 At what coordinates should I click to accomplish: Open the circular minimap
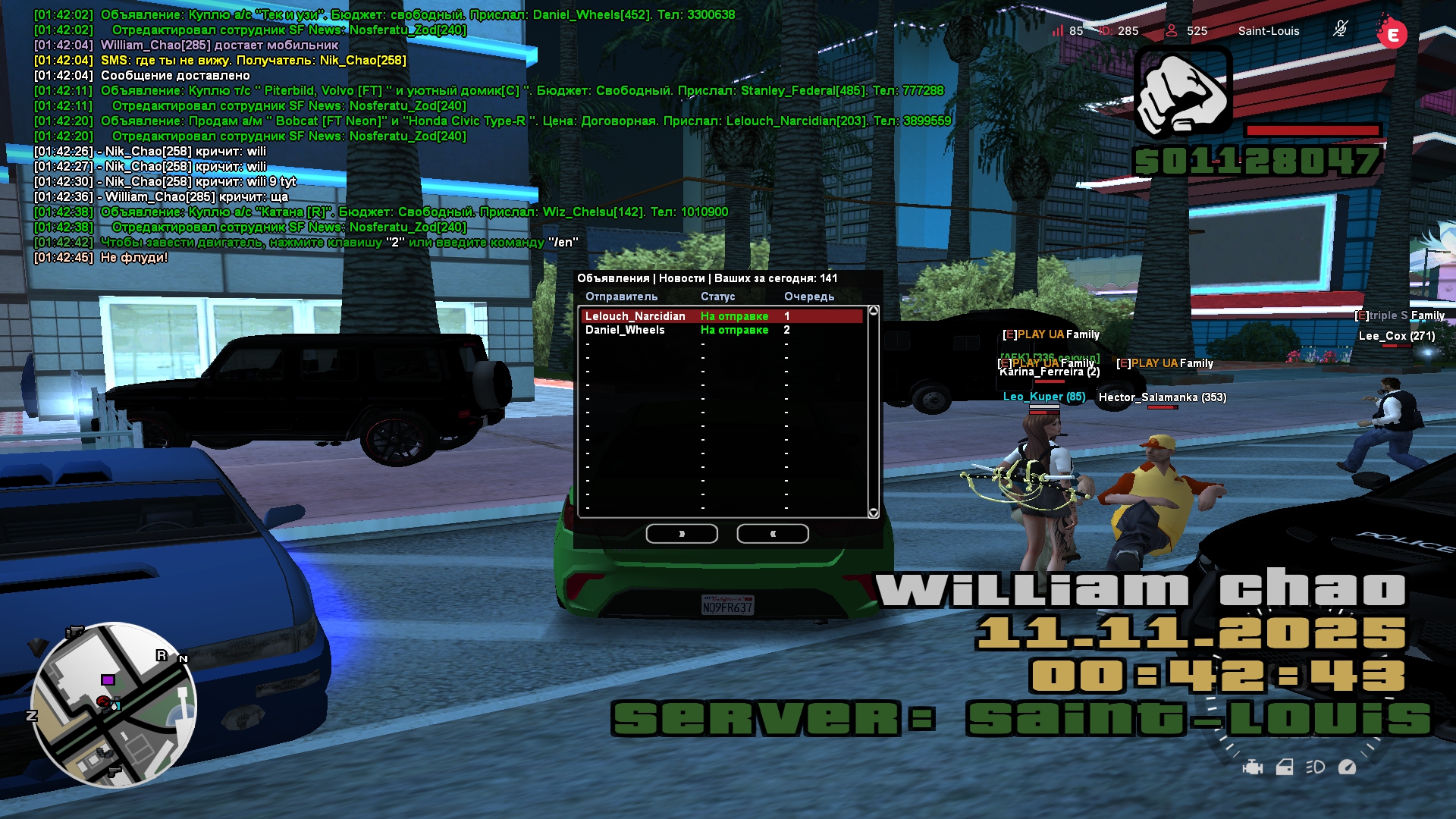[x=114, y=705]
